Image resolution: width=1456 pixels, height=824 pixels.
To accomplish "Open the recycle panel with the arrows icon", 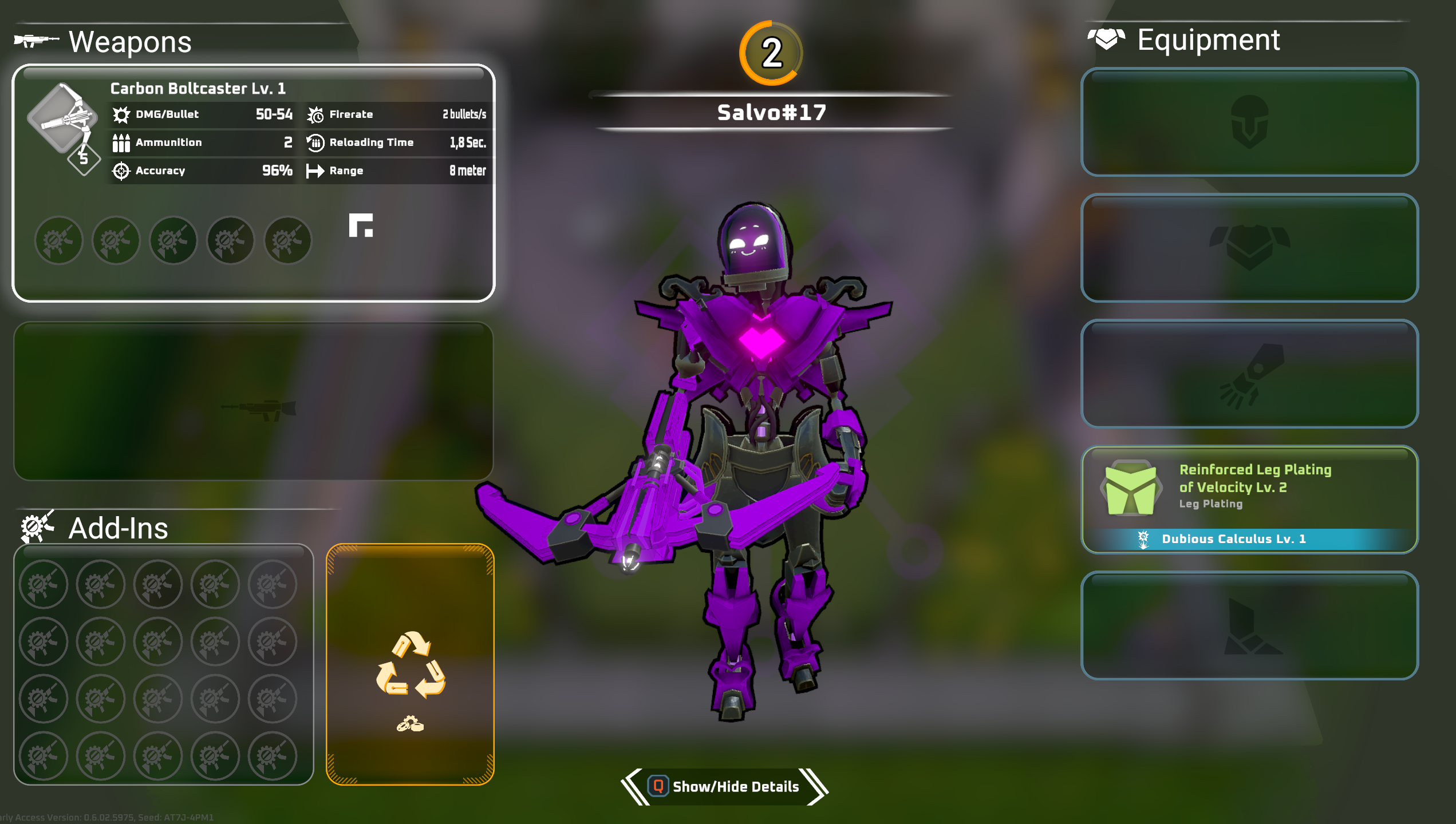I will [x=410, y=664].
